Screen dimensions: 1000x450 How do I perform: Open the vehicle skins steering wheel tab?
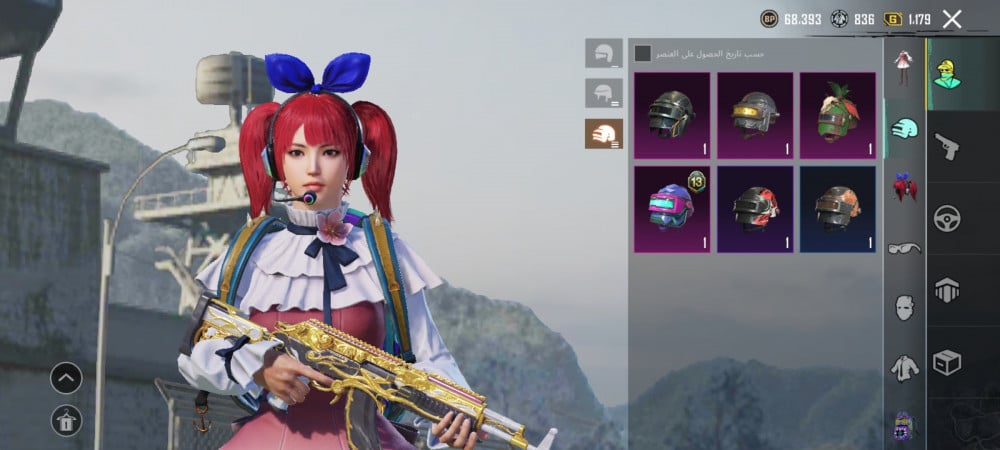pyautogui.click(x=946, y=218)
